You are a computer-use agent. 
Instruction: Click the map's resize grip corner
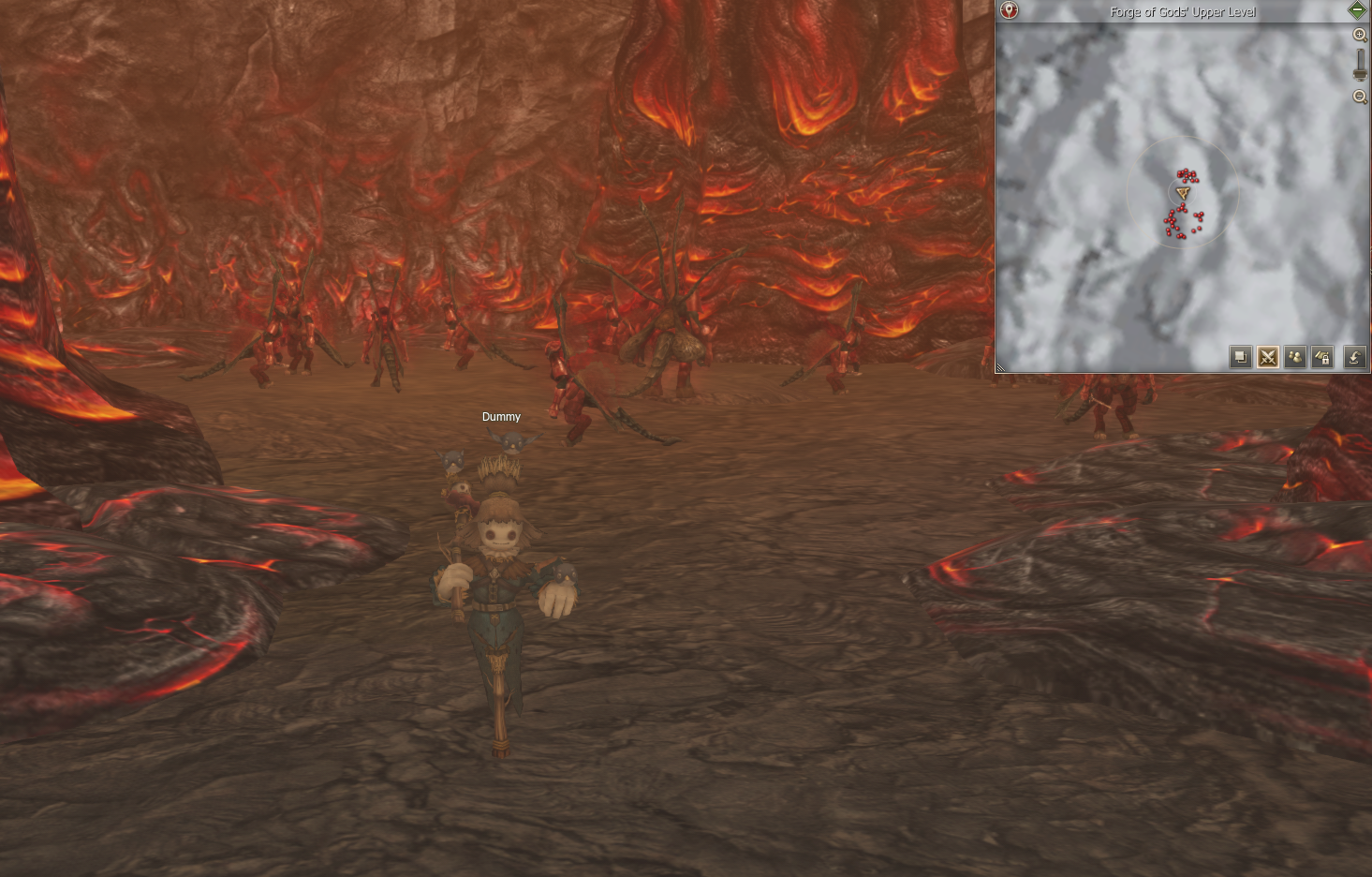(1000, 367)
